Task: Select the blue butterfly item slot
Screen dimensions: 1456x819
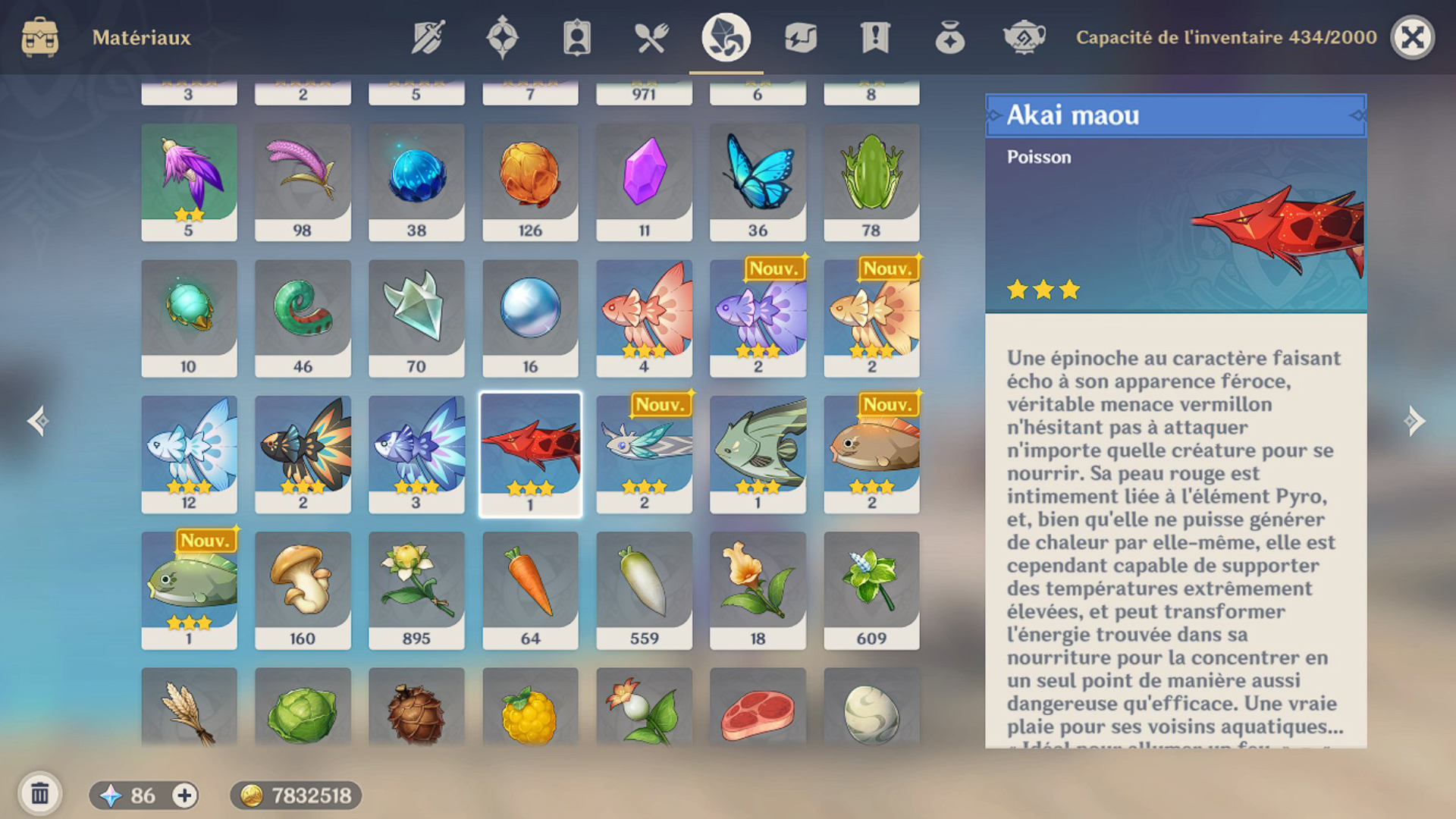Action: (x=758, y=182)
